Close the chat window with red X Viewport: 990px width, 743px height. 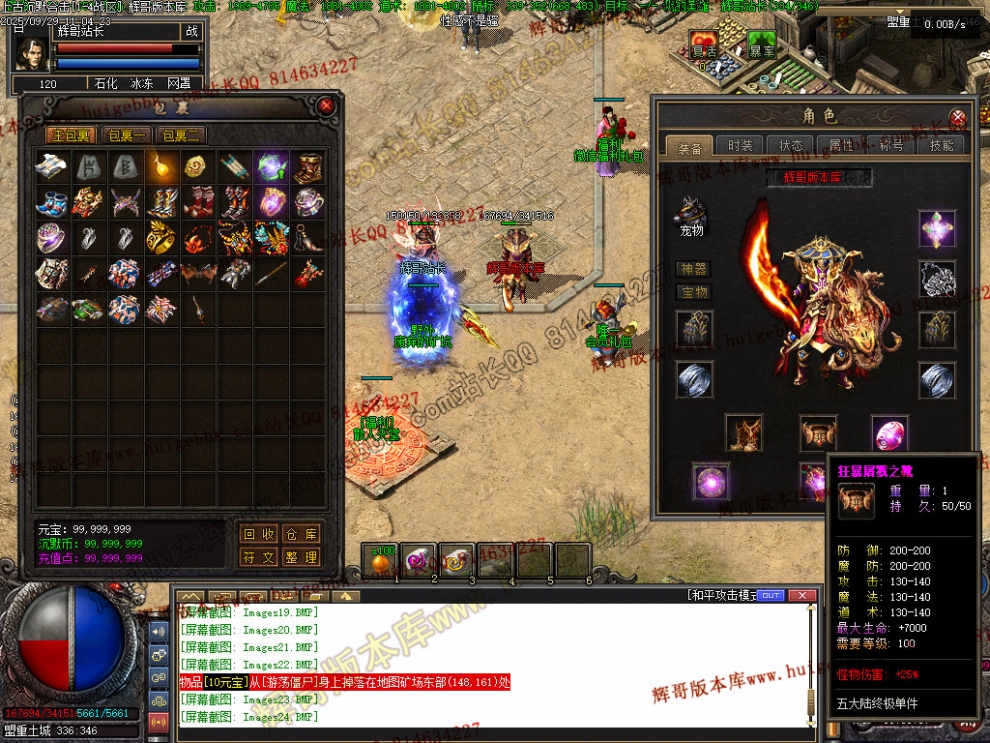point(802,595)
